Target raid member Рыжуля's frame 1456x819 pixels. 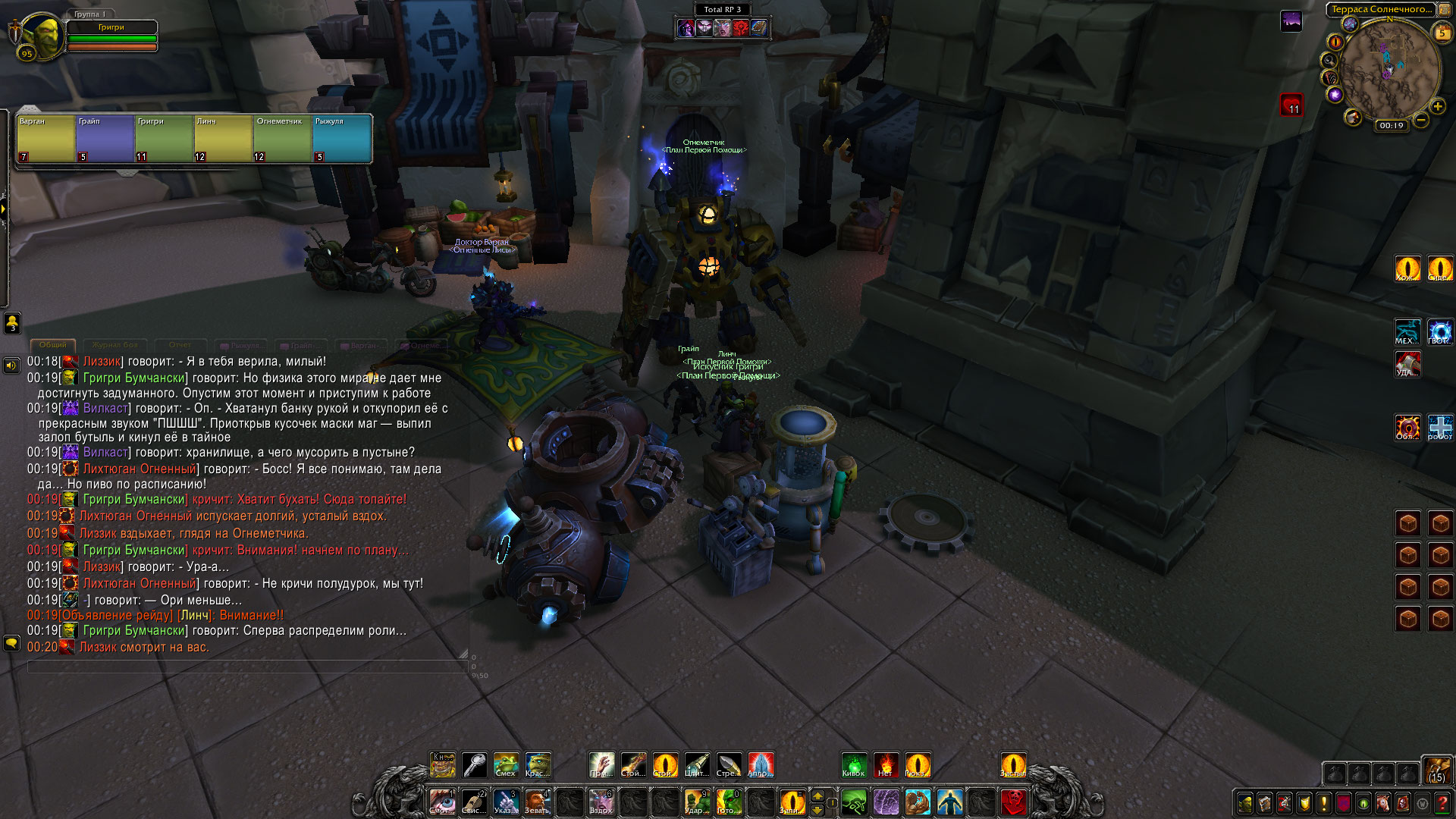(x=342, y=138)
